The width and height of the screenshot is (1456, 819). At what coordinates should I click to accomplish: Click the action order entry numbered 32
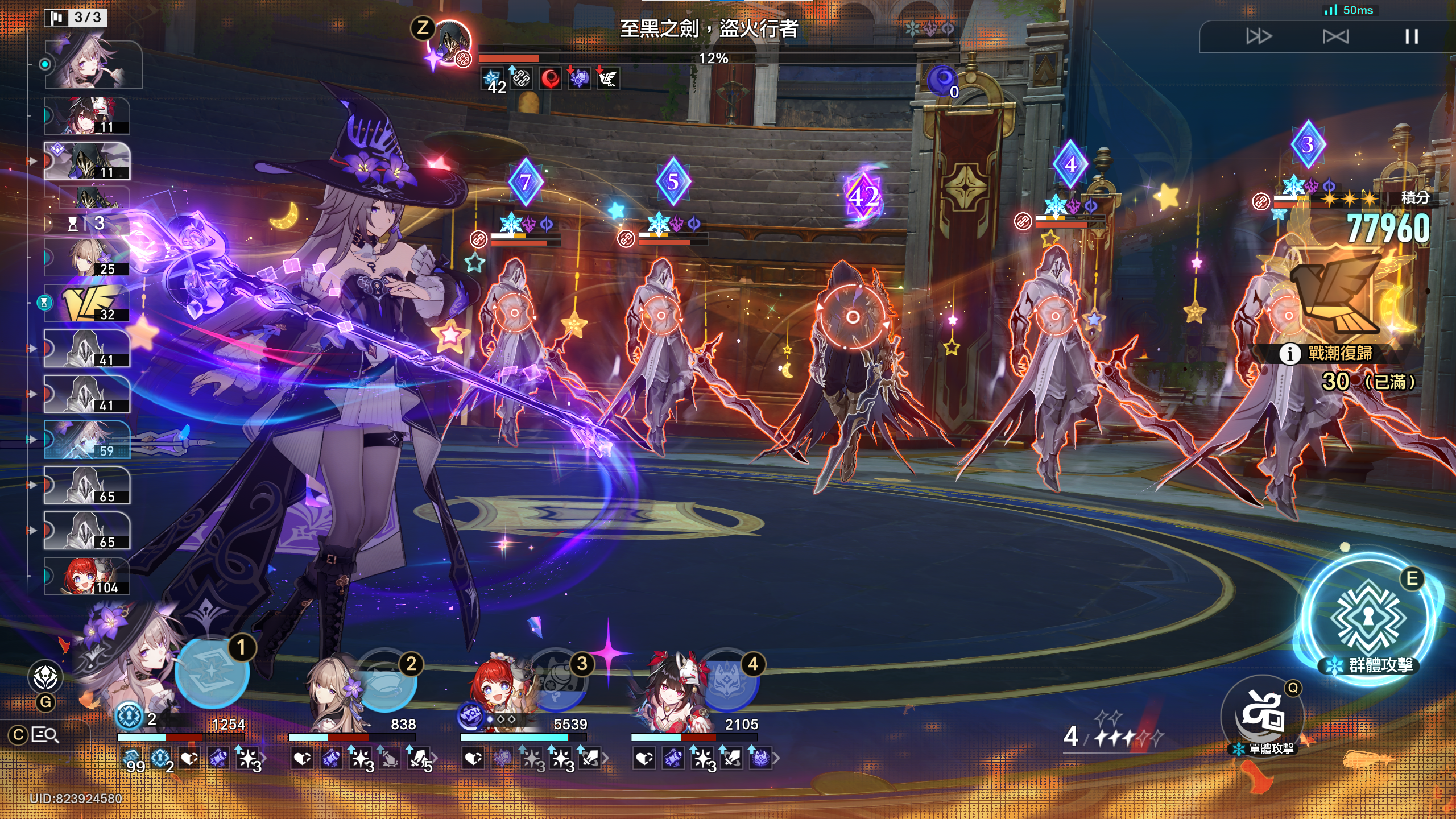coord(88,303)
